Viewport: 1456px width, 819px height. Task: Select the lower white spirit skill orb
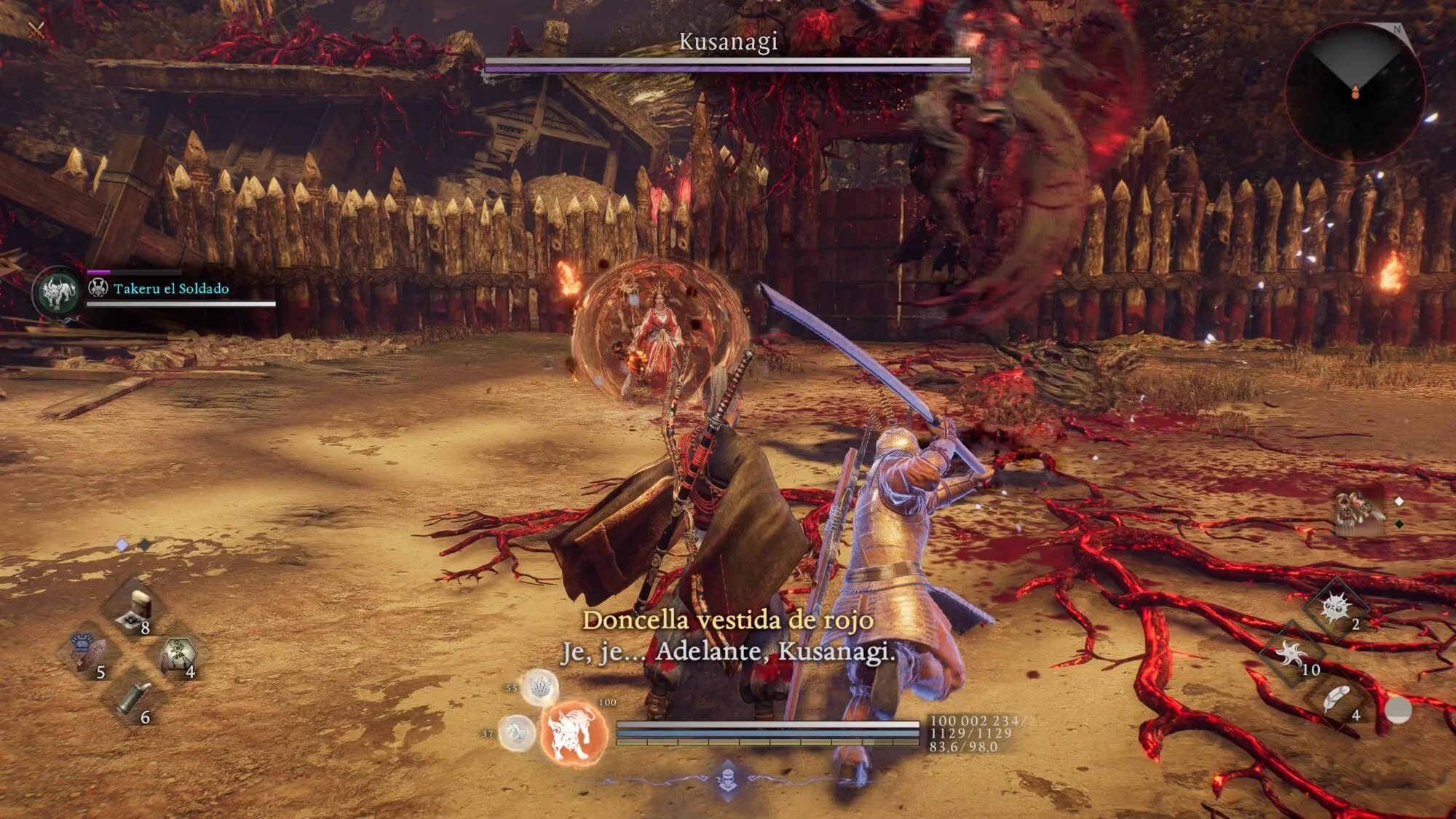[x=517, y=732]
